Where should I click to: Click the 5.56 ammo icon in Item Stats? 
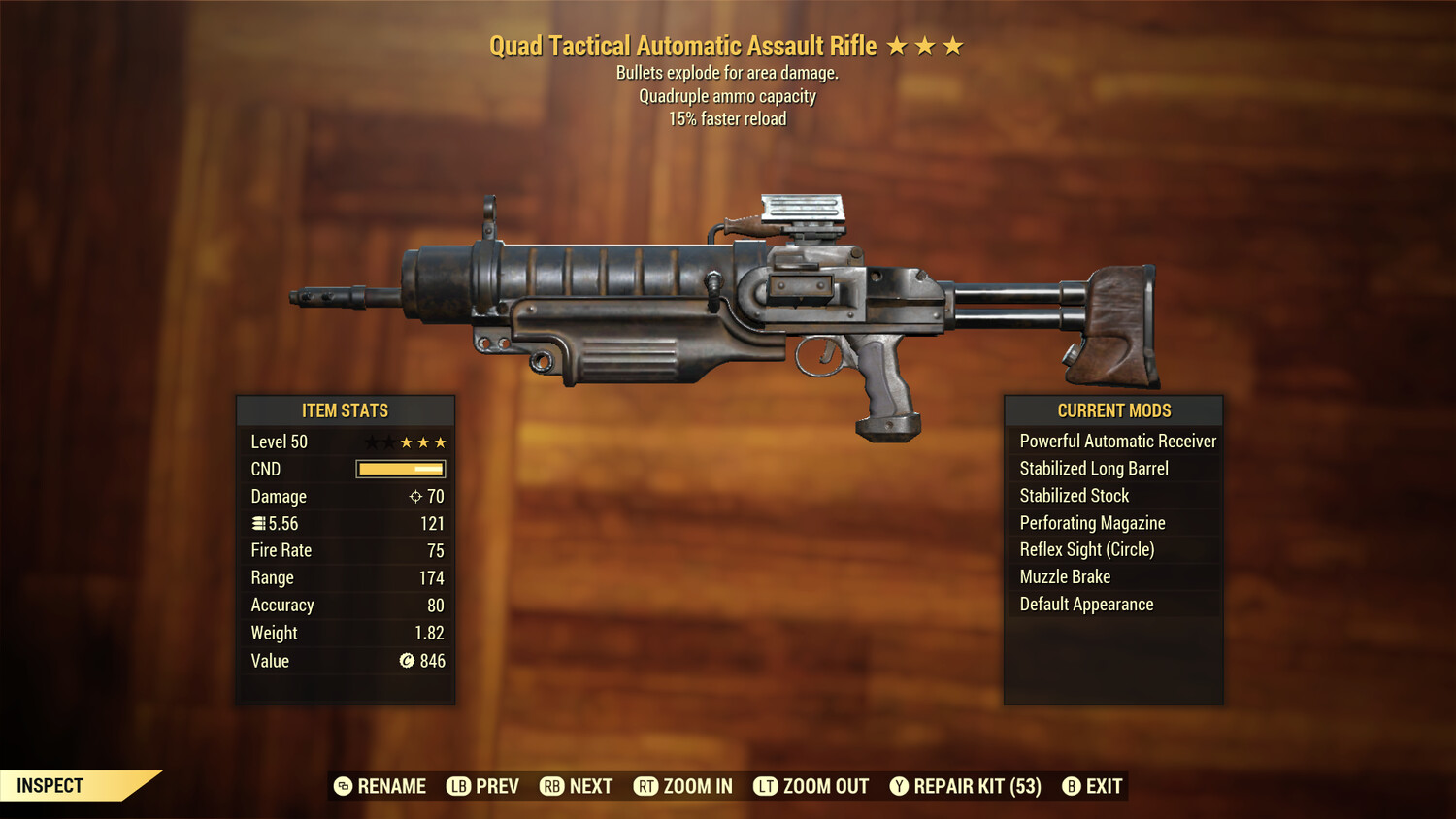point(258,523)
